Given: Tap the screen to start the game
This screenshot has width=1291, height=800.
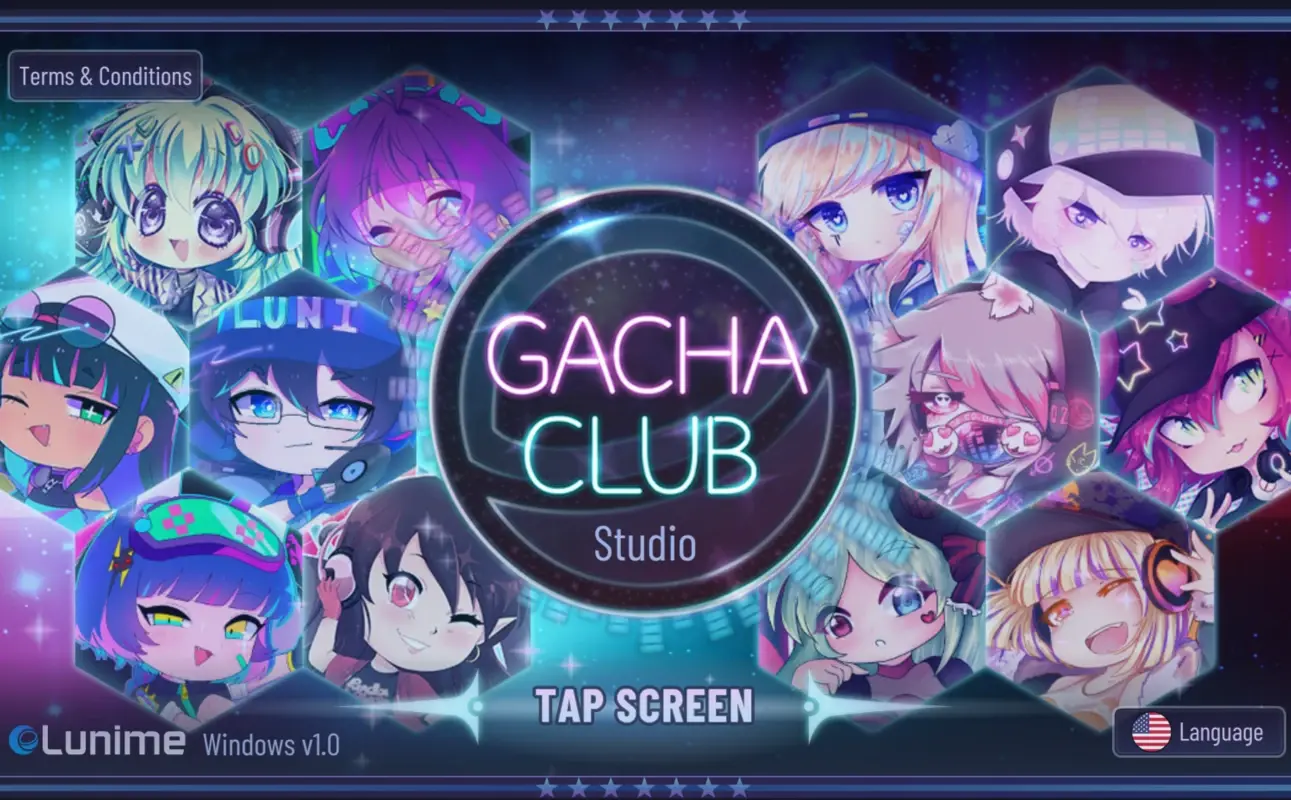Looking at the screenshot, I should pyautogui.click(x=645, y=707).
